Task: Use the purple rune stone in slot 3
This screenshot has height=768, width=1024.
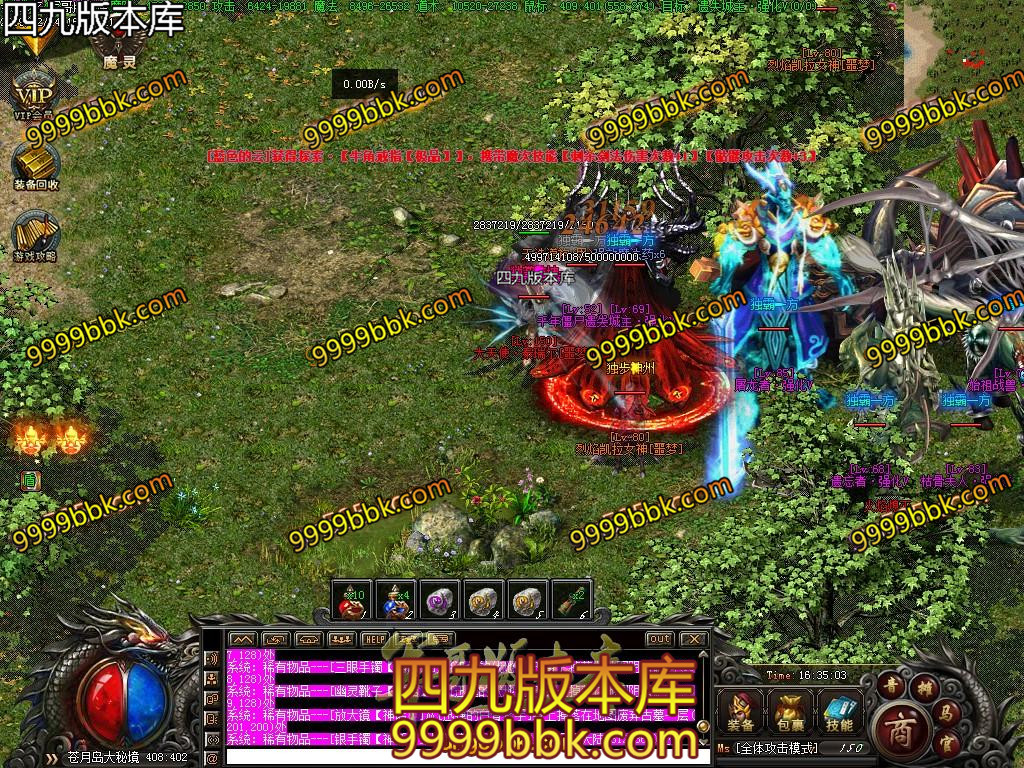Action: pyautogui.click(x=440, y=598)
